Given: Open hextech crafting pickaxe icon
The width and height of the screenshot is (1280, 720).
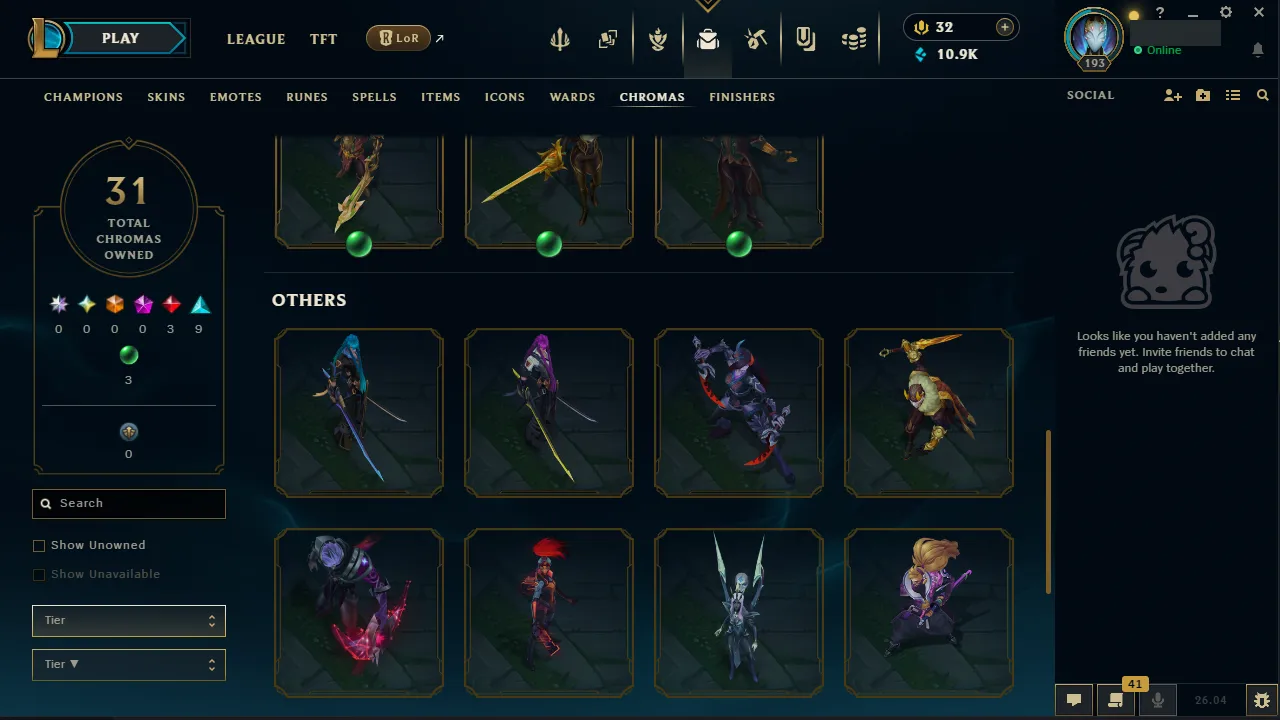Looking at the screenshot, I should (756, 40).
